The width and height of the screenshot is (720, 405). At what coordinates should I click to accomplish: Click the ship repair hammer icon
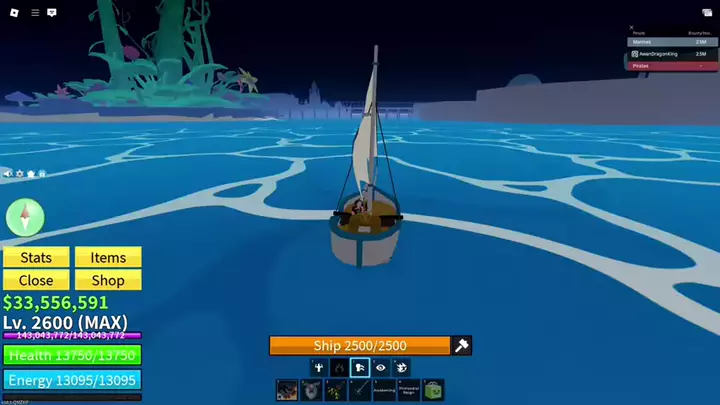[461, 346]
